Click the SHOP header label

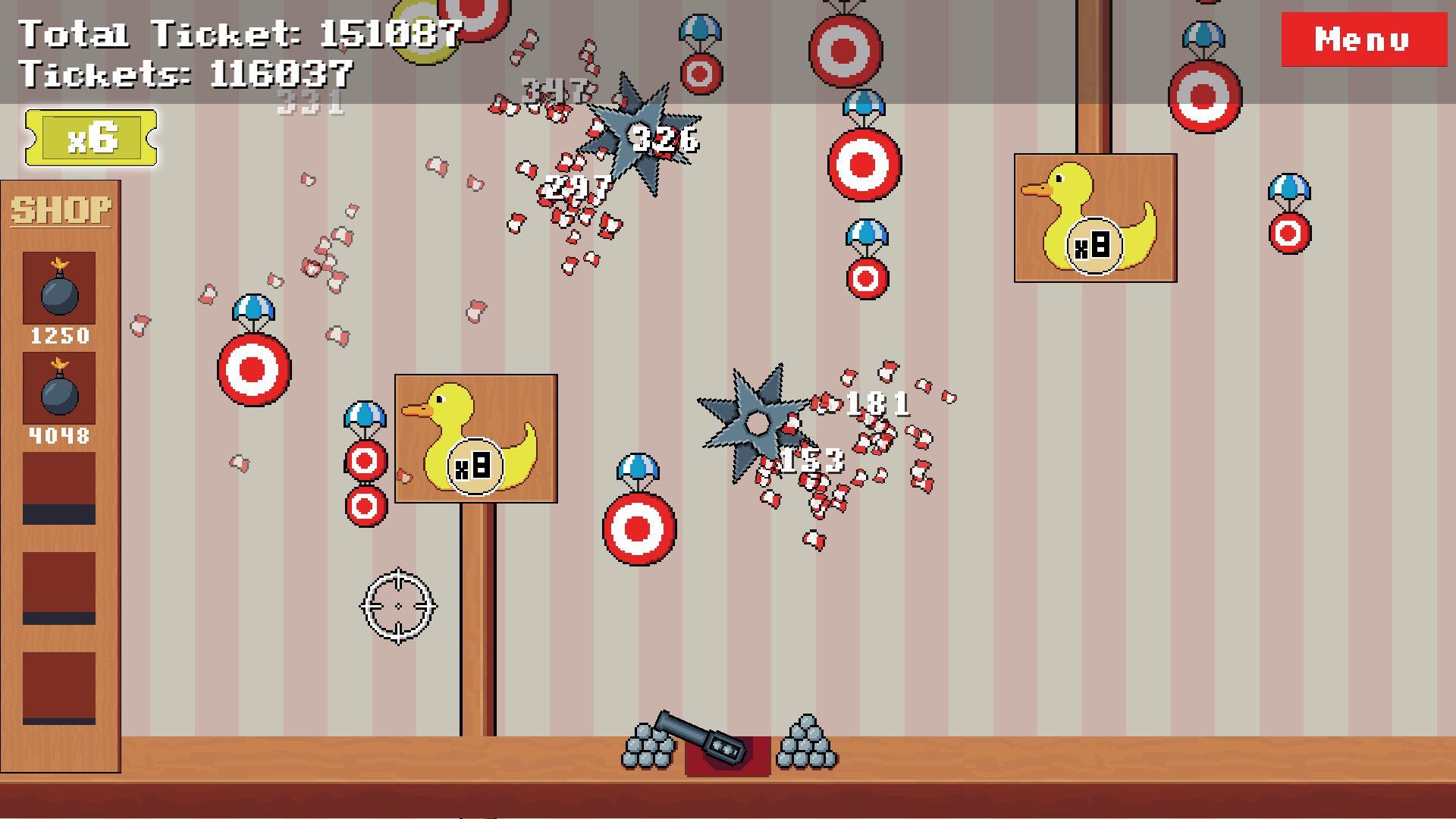tap(59, 206)
